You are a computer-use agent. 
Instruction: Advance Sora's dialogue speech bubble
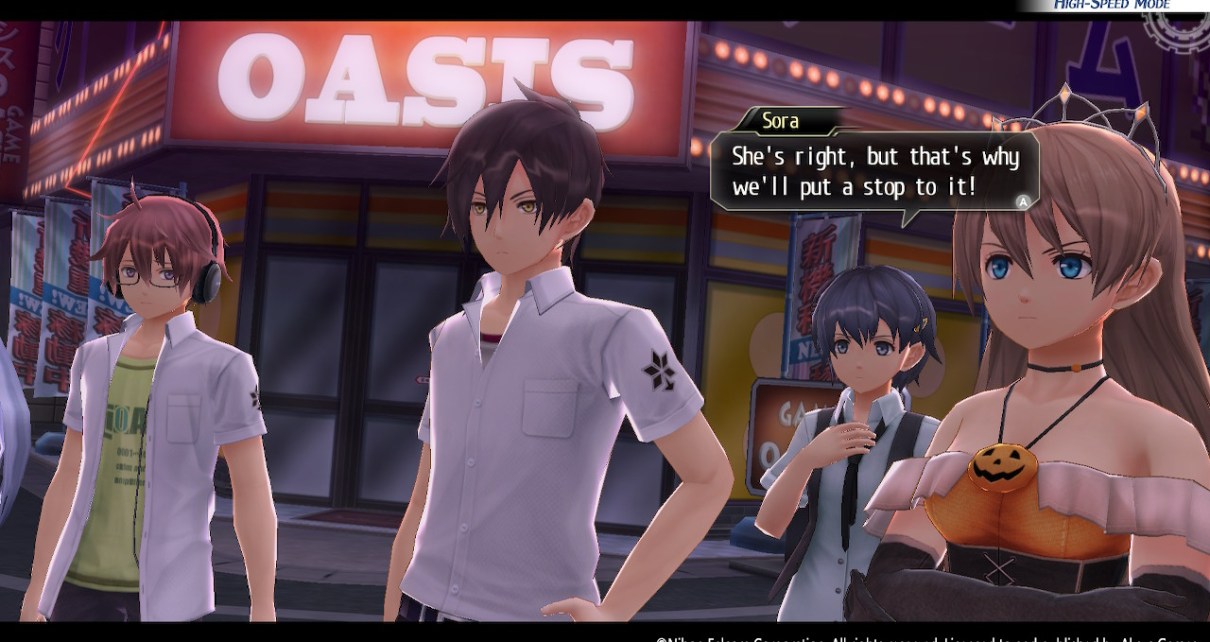[1023, 201]
